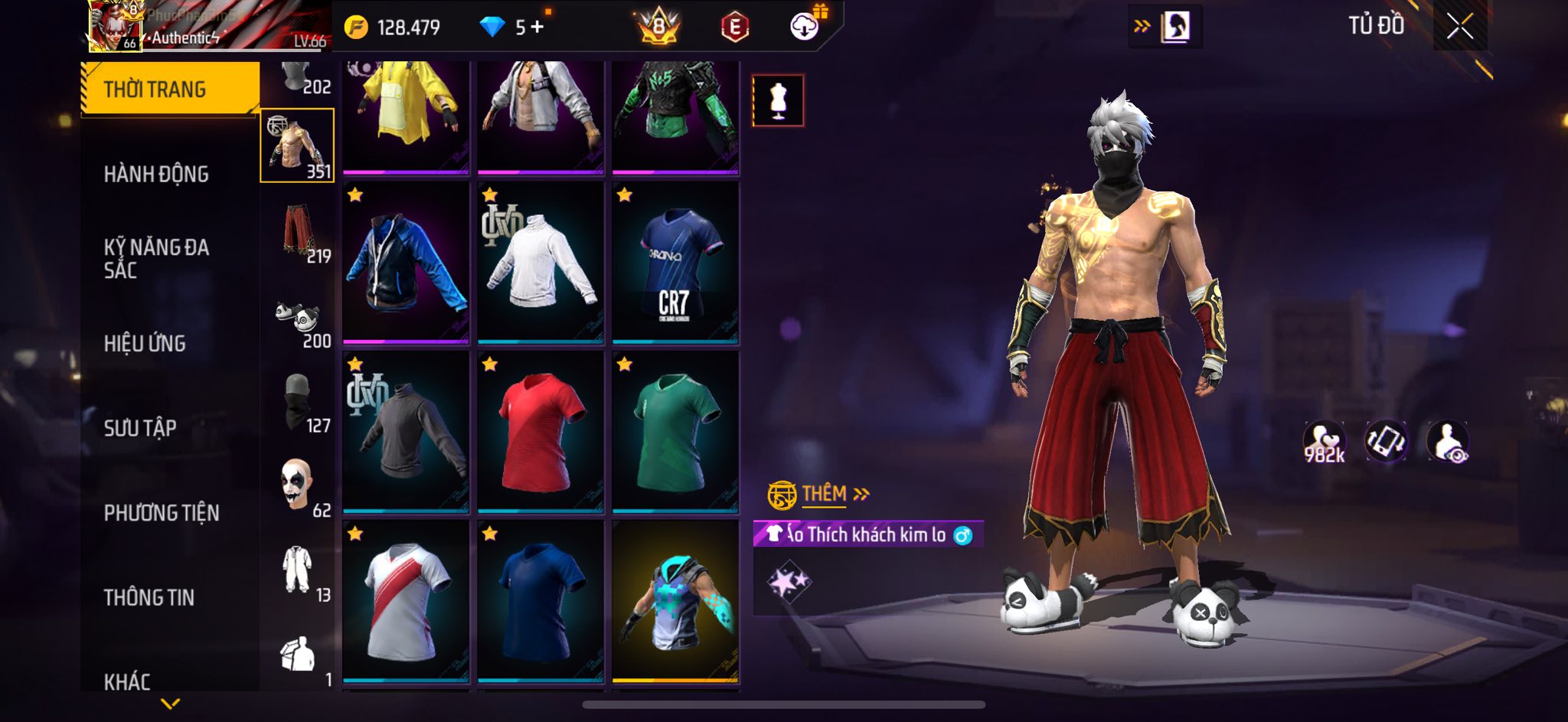Choose the green jersey shirt
The image size is (1568, 722).
(x=675, y=431)
